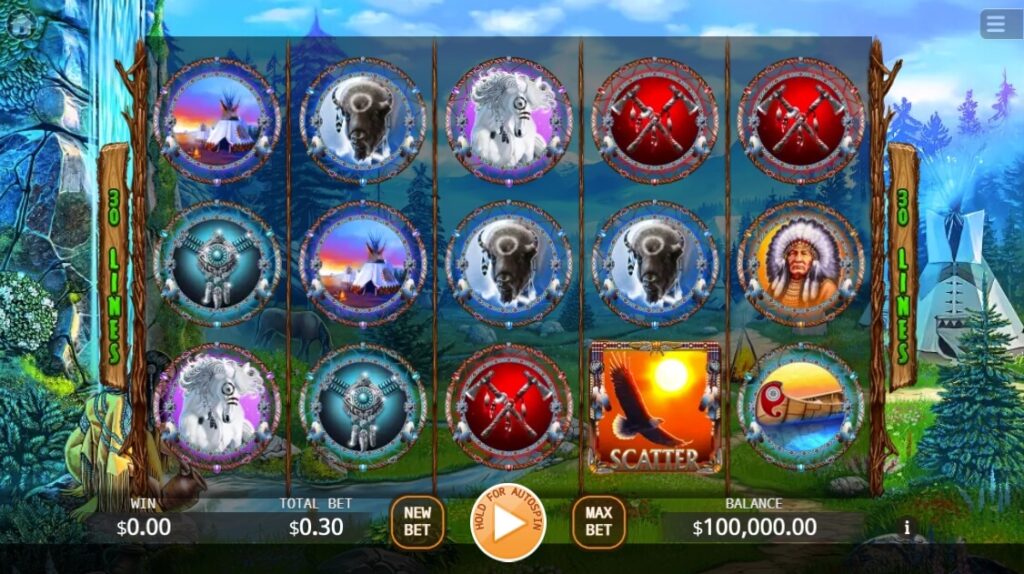Choose NEW BET
Viewport: 1024px width, 574px height.
[x=417, y=521]
